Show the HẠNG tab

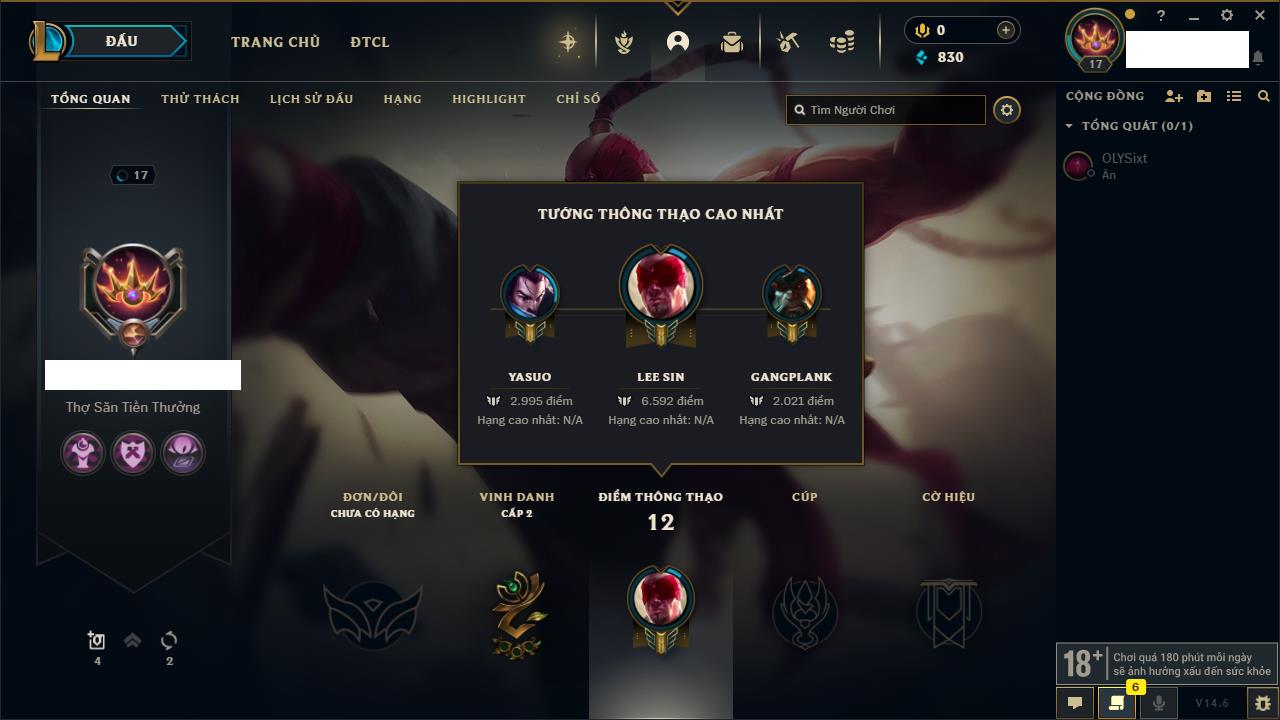click(402, 99)
